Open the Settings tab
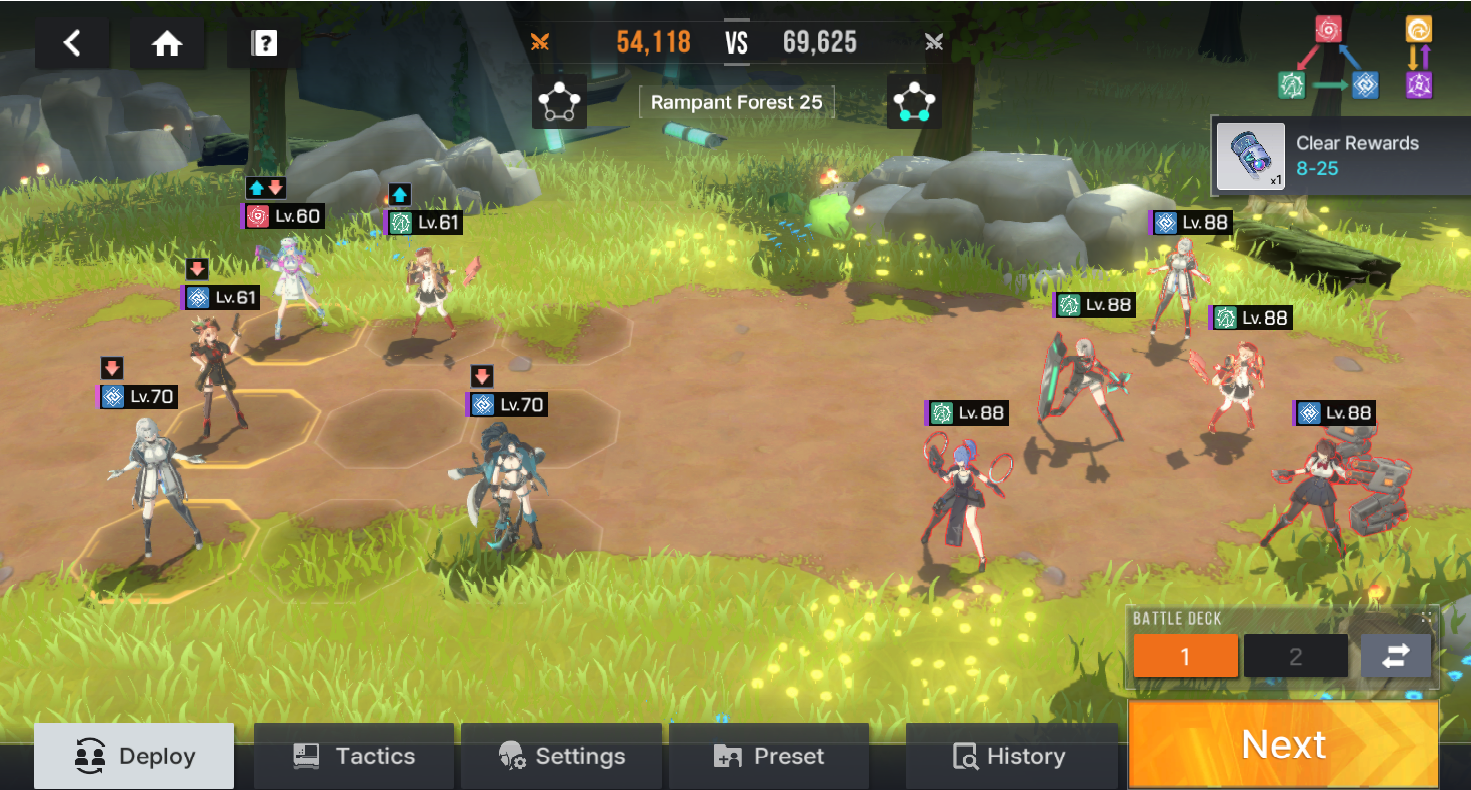This screenshot has height=790, width=1471. [x=561, y=756]
